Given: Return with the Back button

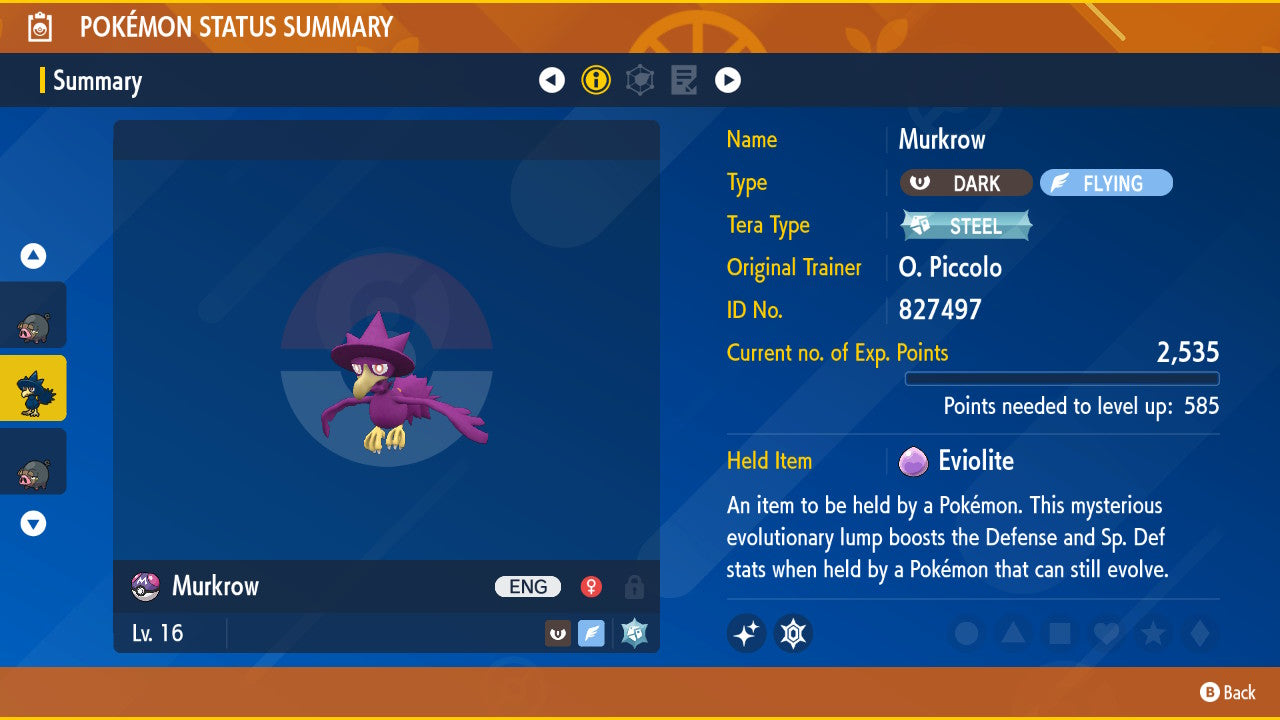Looking at the screenshot, I should coord(1228,692).
